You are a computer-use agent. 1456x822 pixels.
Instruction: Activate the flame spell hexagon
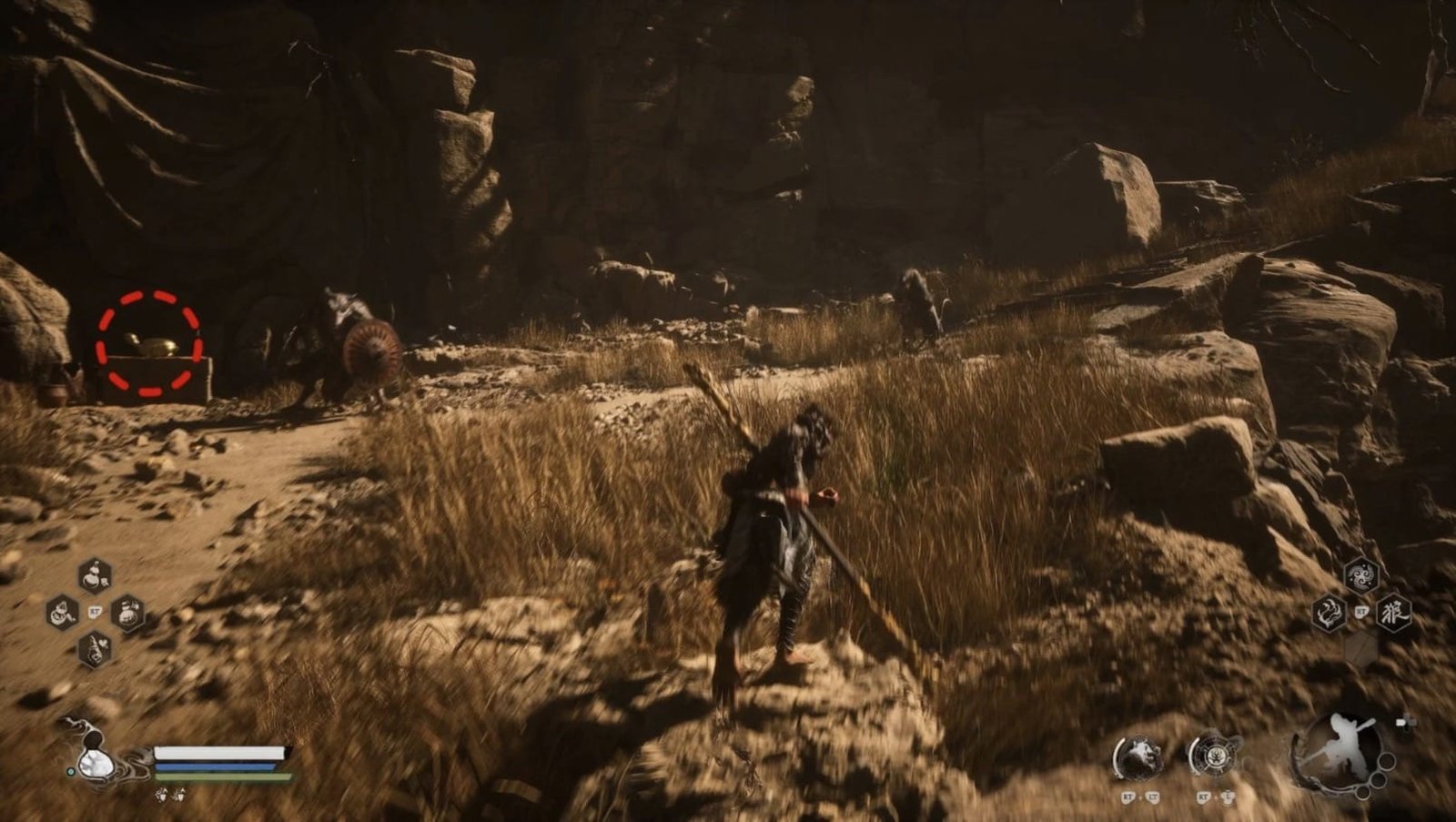(1330, 614)
